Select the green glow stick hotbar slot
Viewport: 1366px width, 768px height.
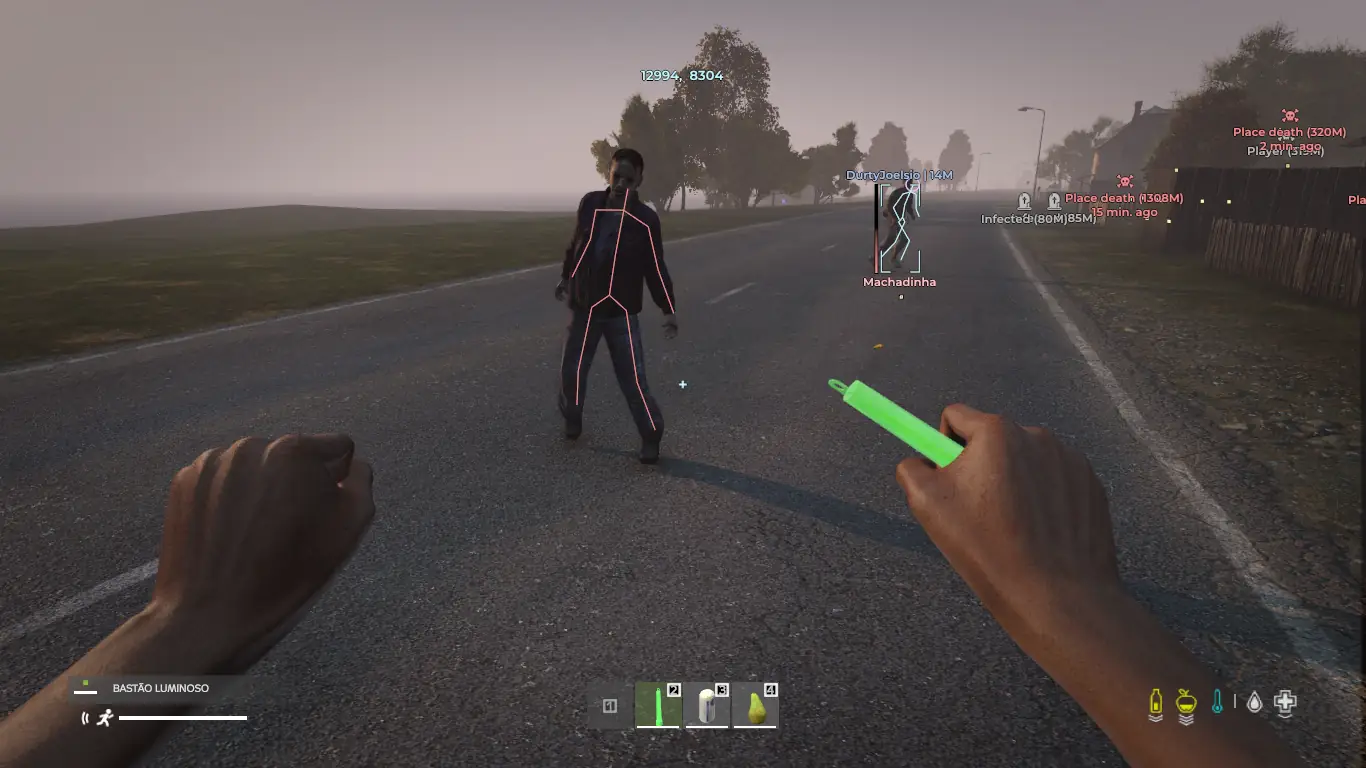point(659,706)
